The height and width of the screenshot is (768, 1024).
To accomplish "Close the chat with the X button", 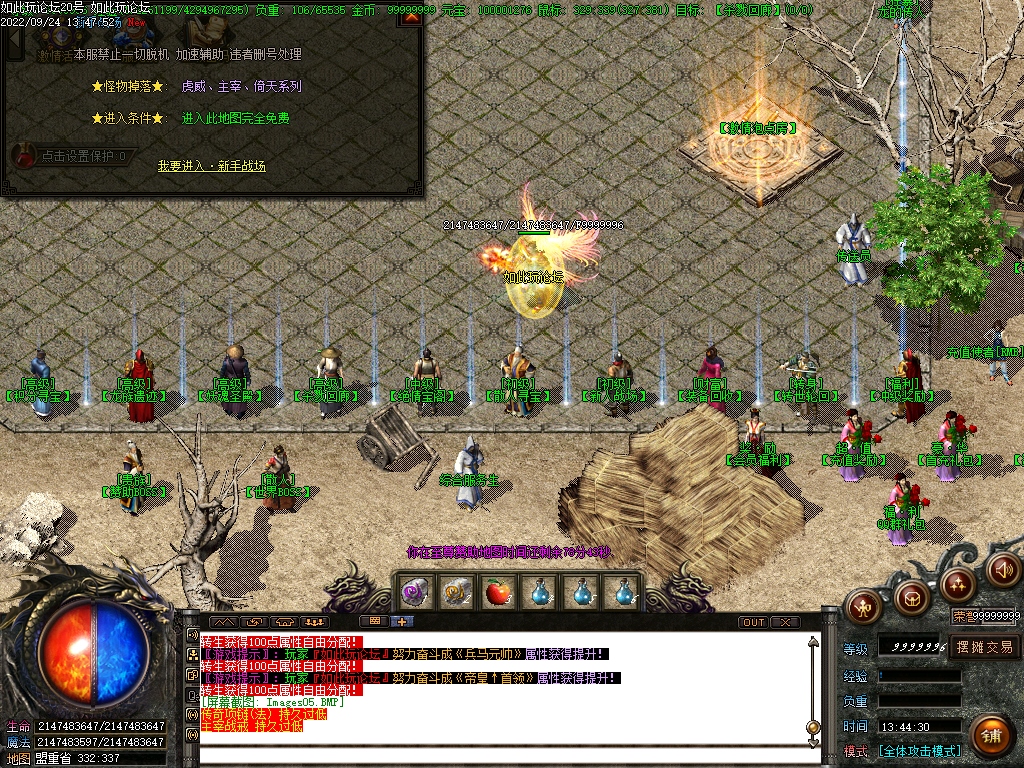I will pyautogui.click(x=785, y=622).
